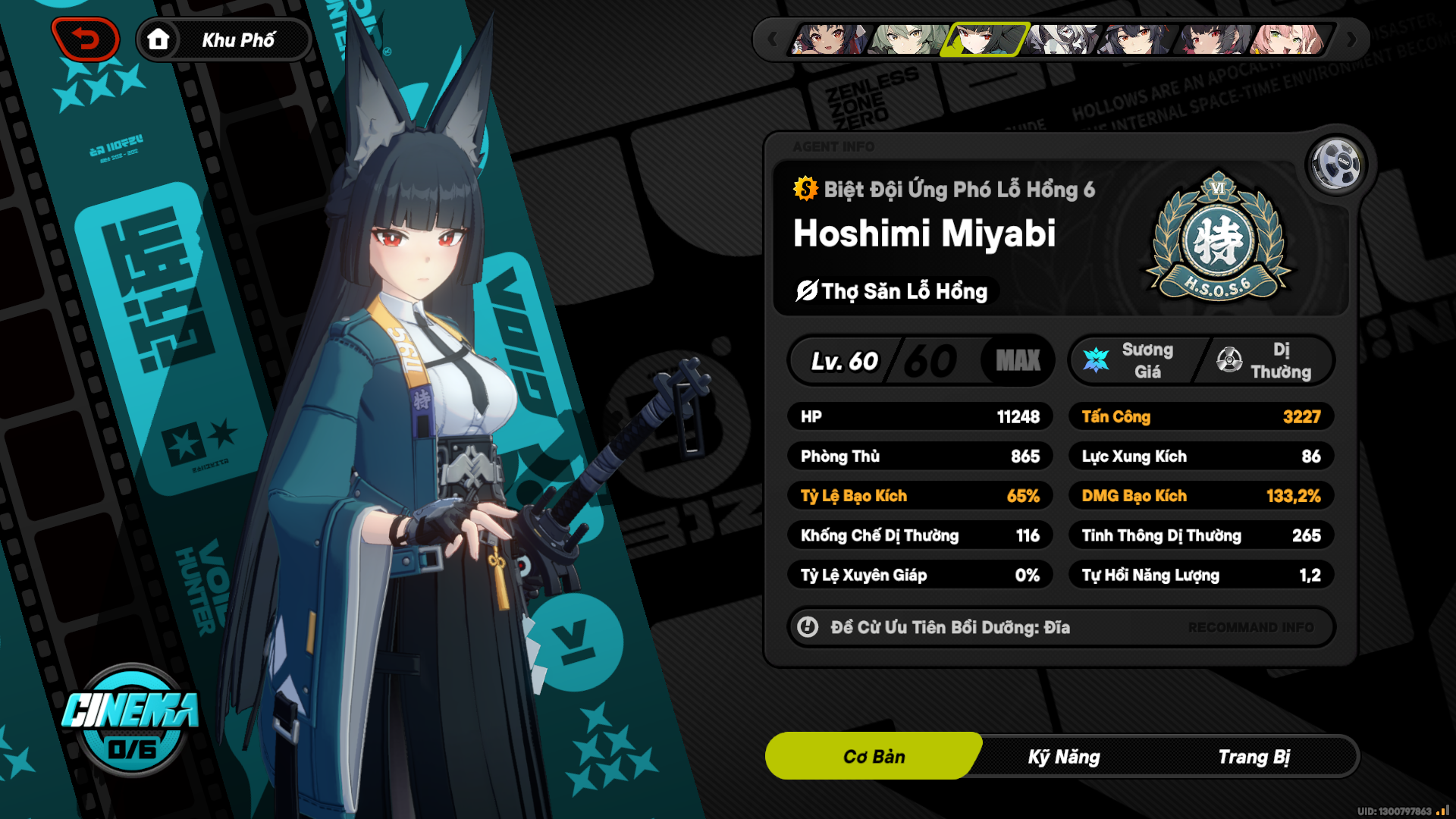Open the Trang Bị tab

click(1255, 756)
